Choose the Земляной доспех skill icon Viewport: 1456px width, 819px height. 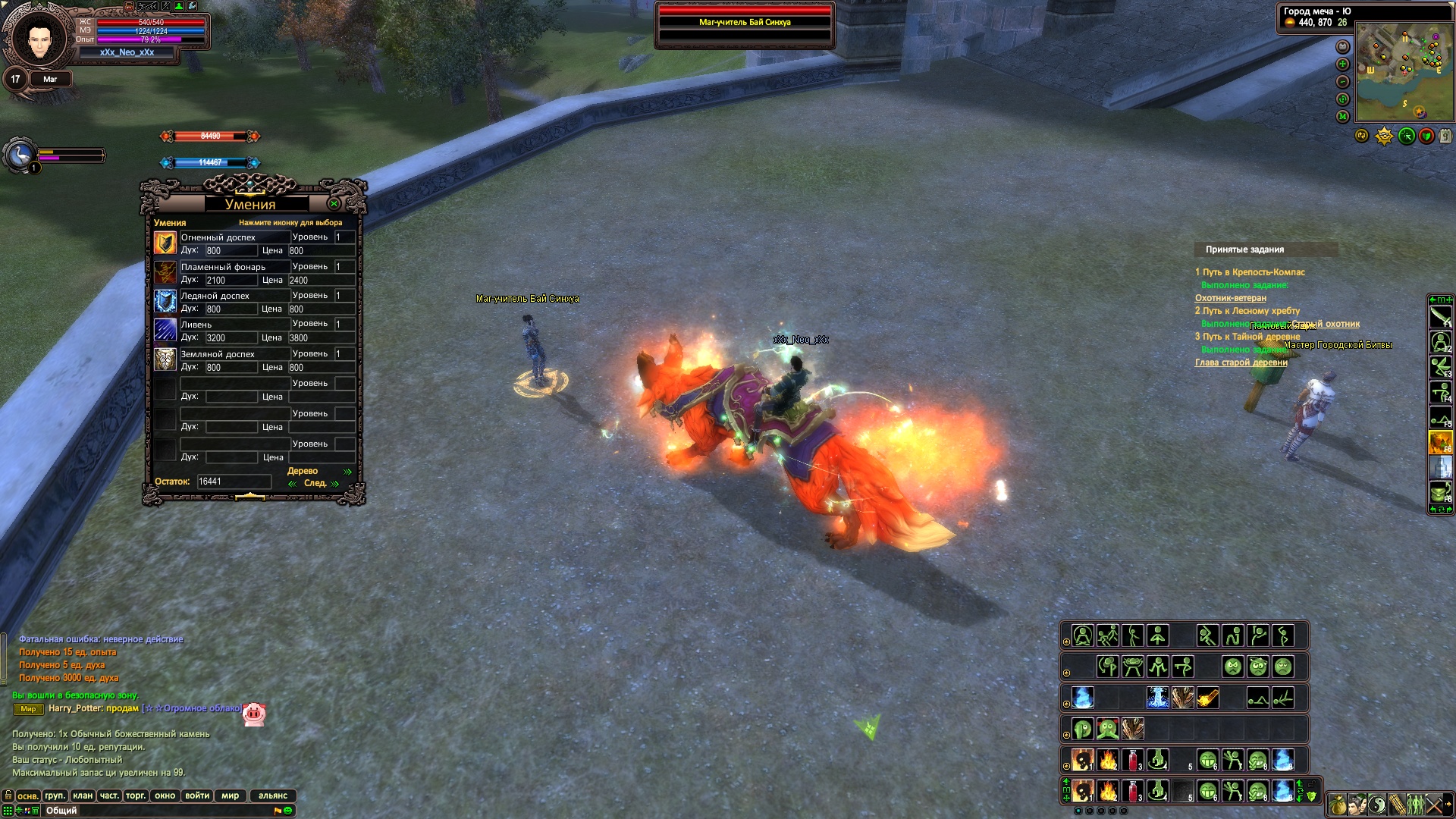tap(165, 360)
